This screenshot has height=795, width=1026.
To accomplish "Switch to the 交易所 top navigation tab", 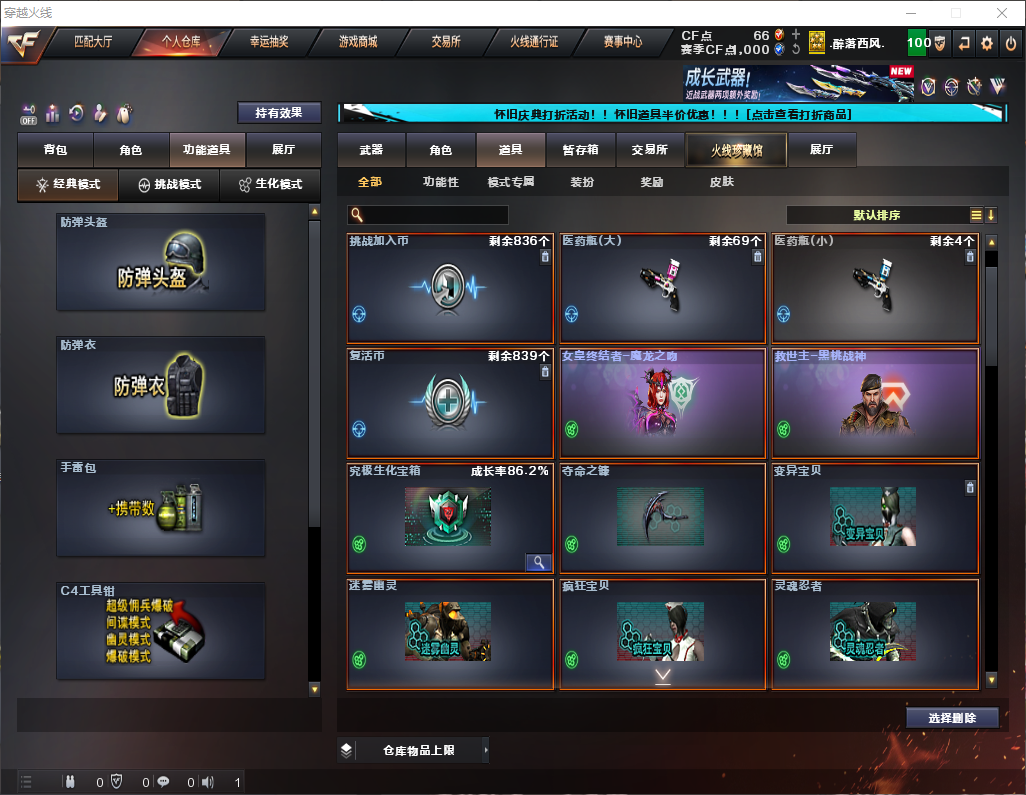I will point(446,42).
